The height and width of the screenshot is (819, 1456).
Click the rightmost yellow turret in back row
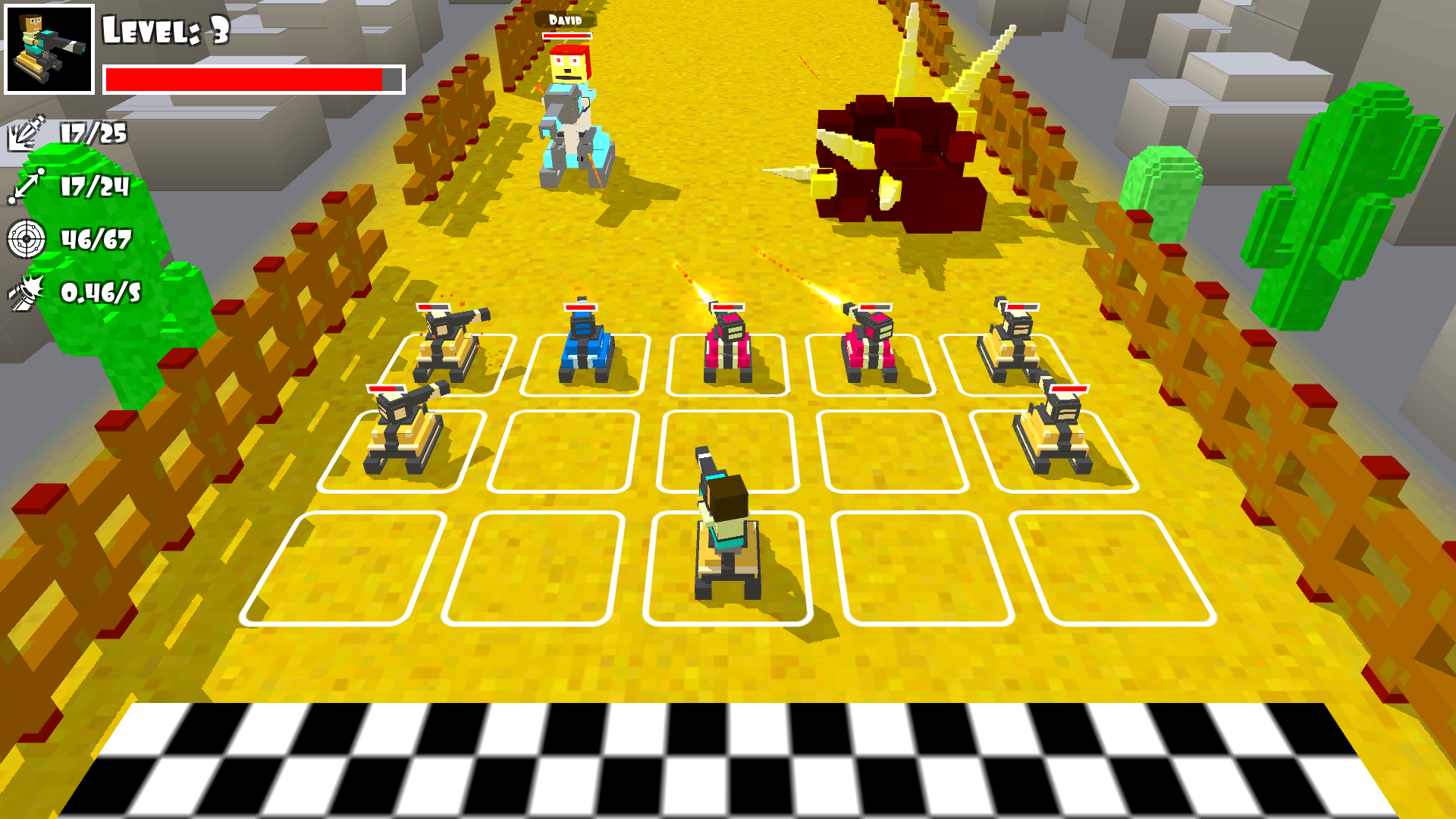coord(1009,341)
